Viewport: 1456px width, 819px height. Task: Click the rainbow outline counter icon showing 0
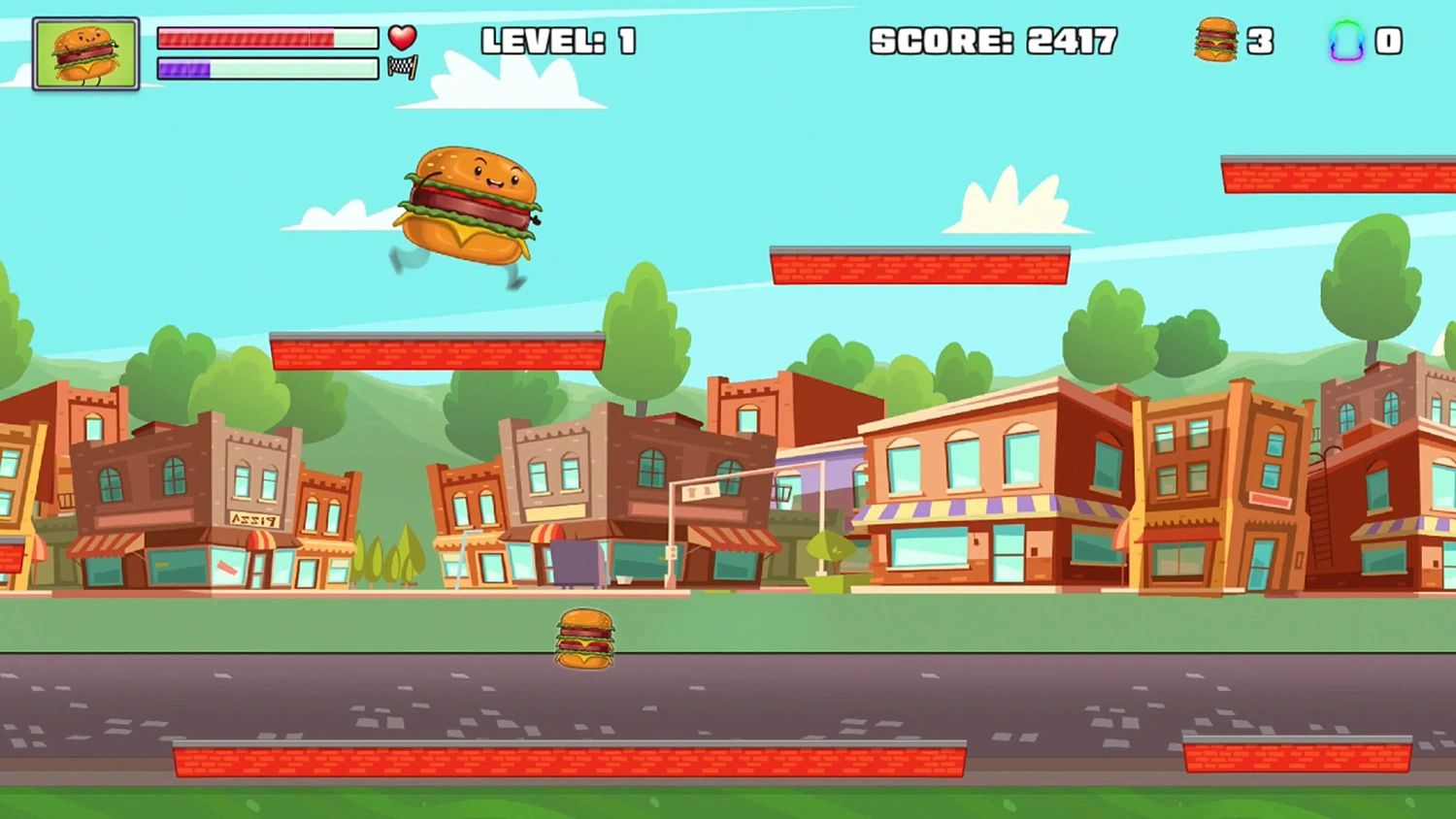tap(1347, 41)
